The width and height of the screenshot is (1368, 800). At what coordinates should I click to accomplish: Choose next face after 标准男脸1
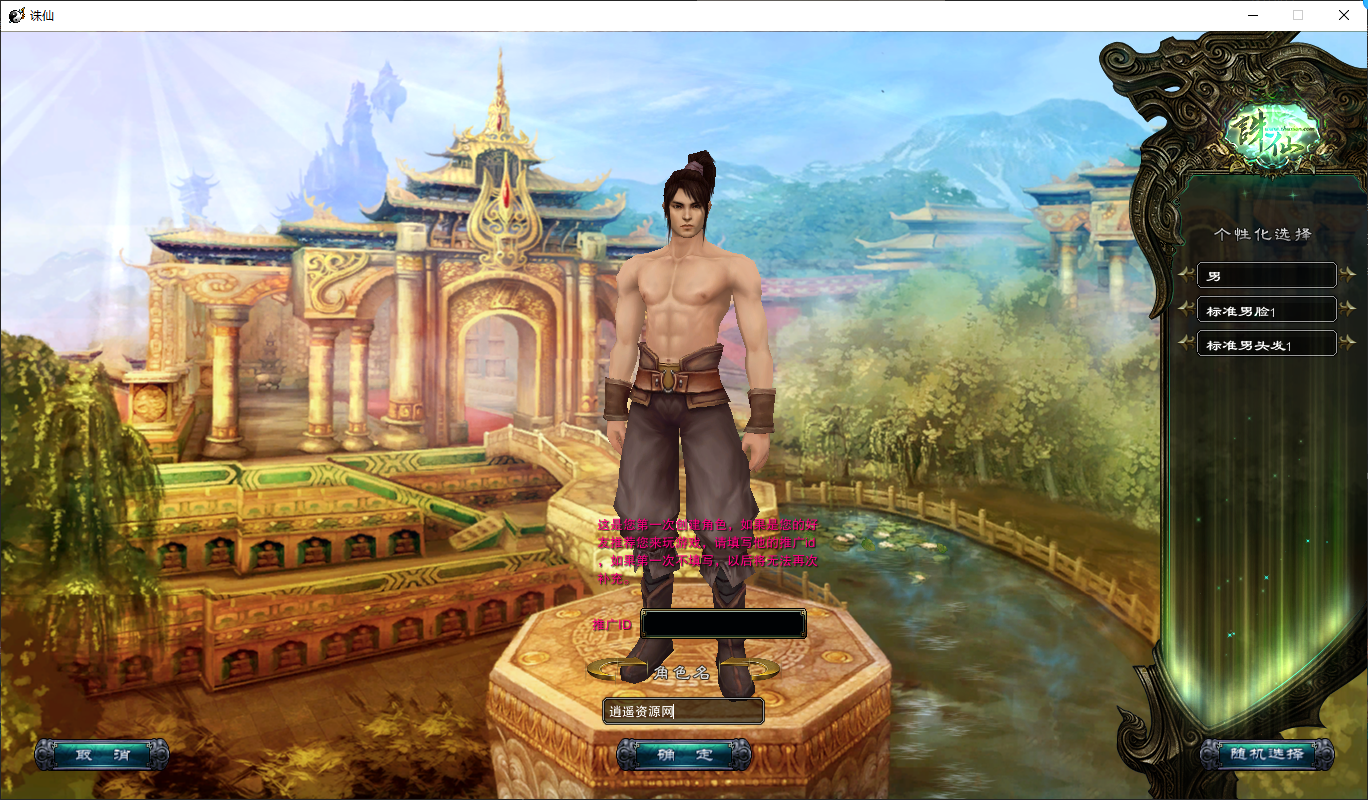click(1348, 310)
